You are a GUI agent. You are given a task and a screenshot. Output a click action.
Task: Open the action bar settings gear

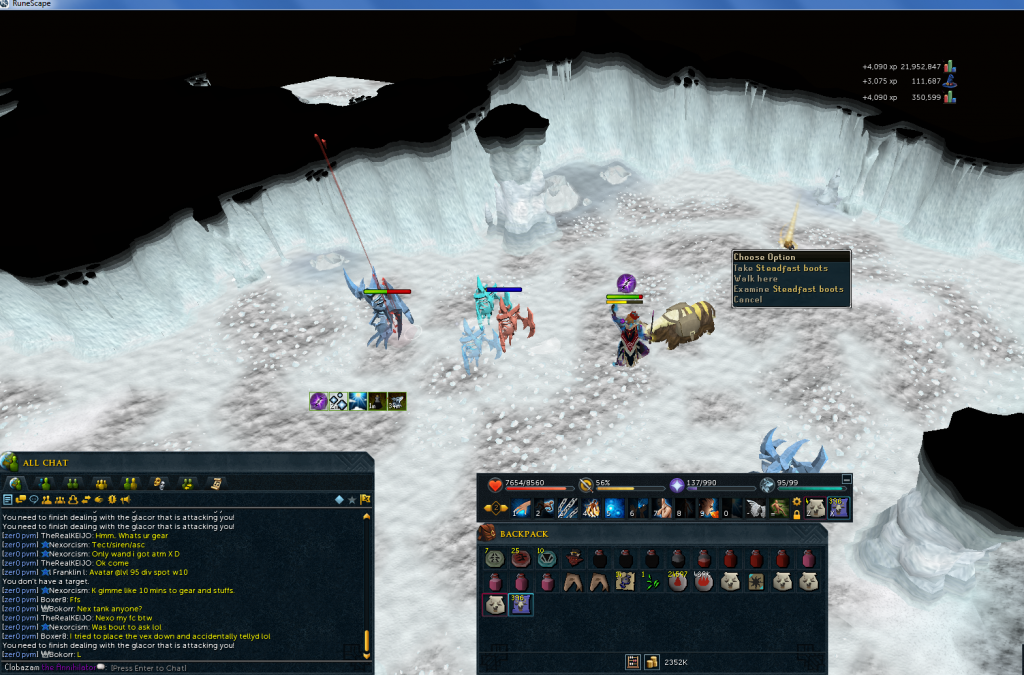click(796, 502)
